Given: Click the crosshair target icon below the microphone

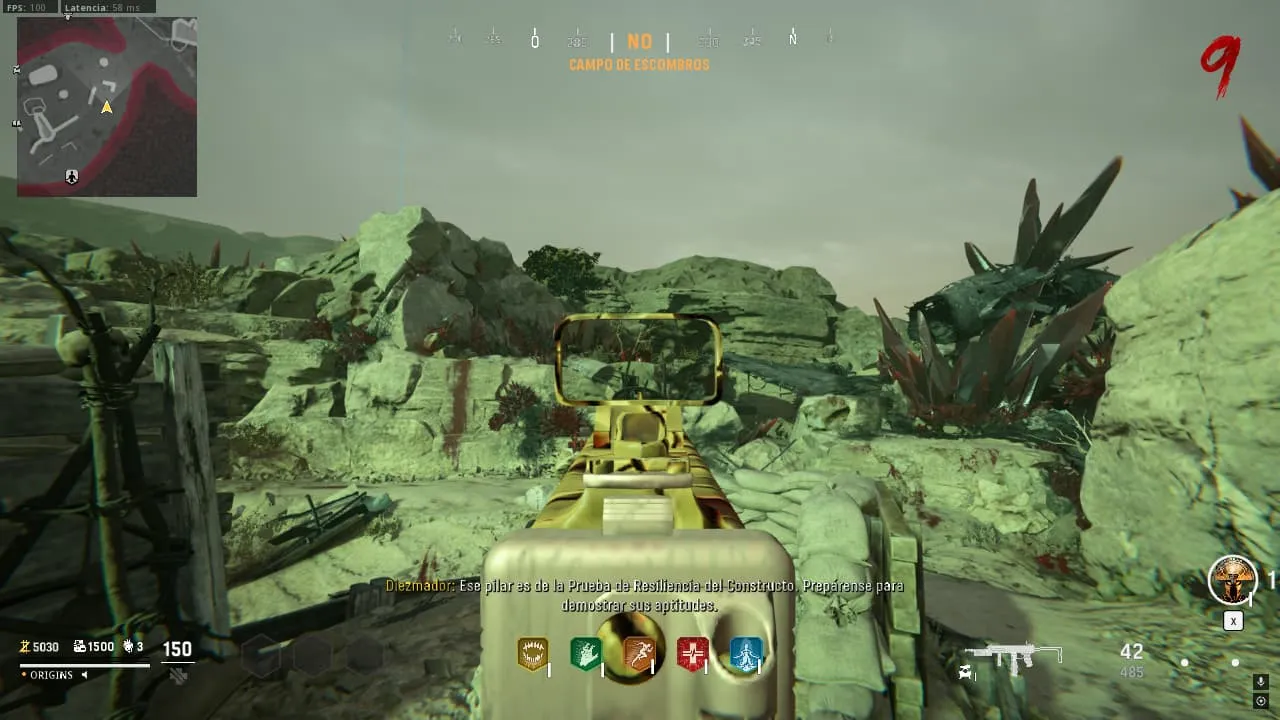Looking at the screenshot, I should pos(1261,701).
